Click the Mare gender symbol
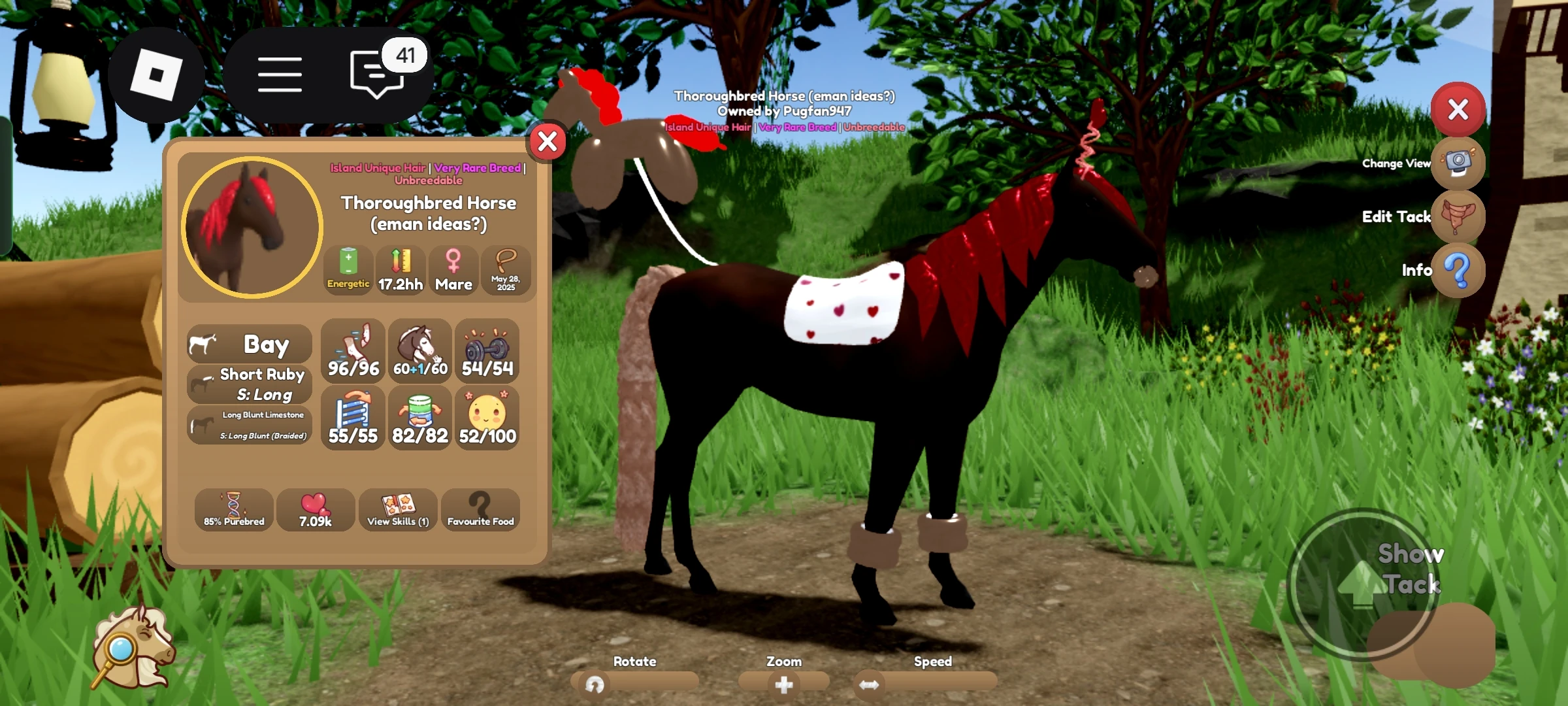The height and width of the screenshot is (706, 1568). click(x=453, y=270)
